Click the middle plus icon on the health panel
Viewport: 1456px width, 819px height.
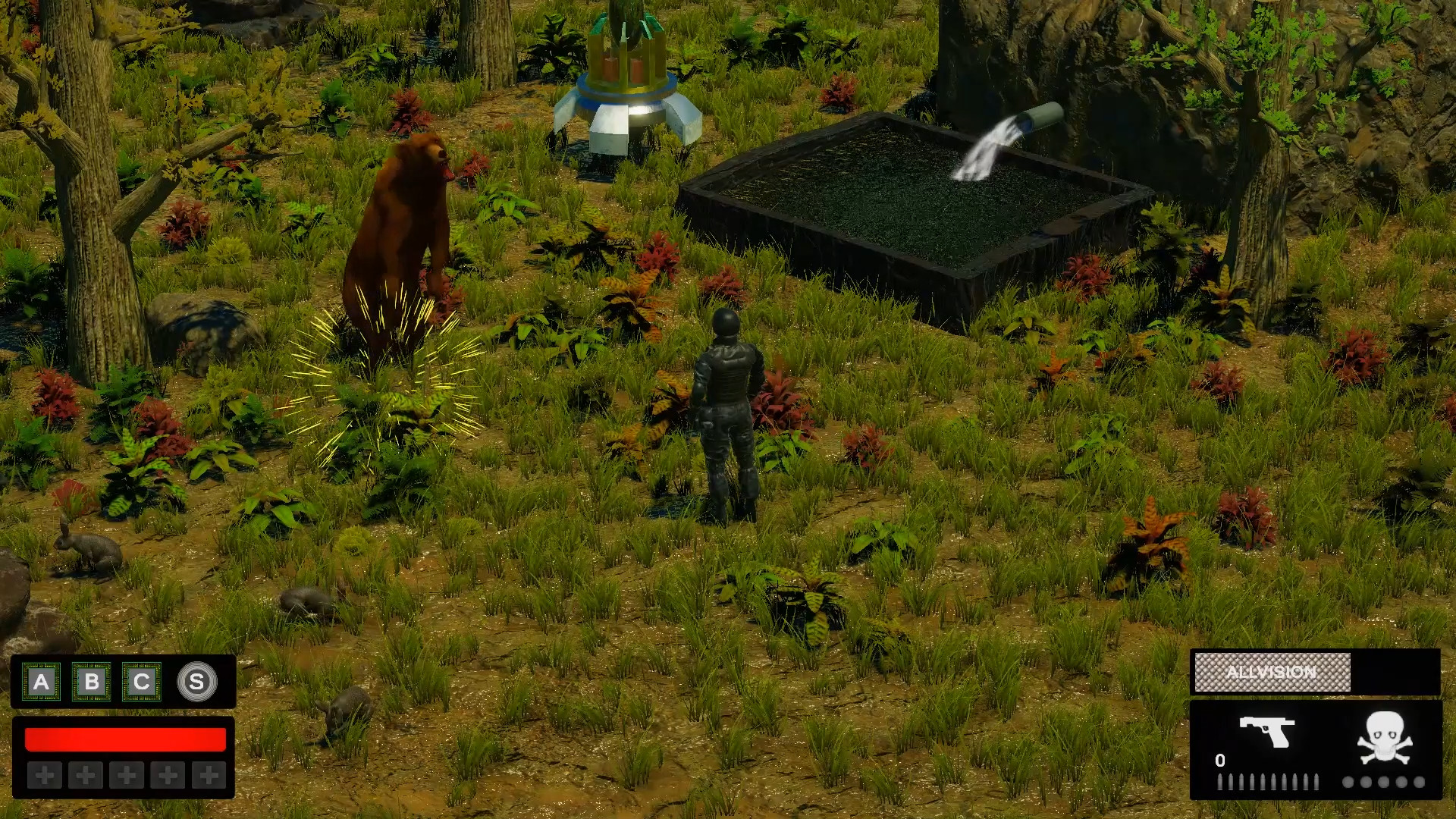coord(124,777)
